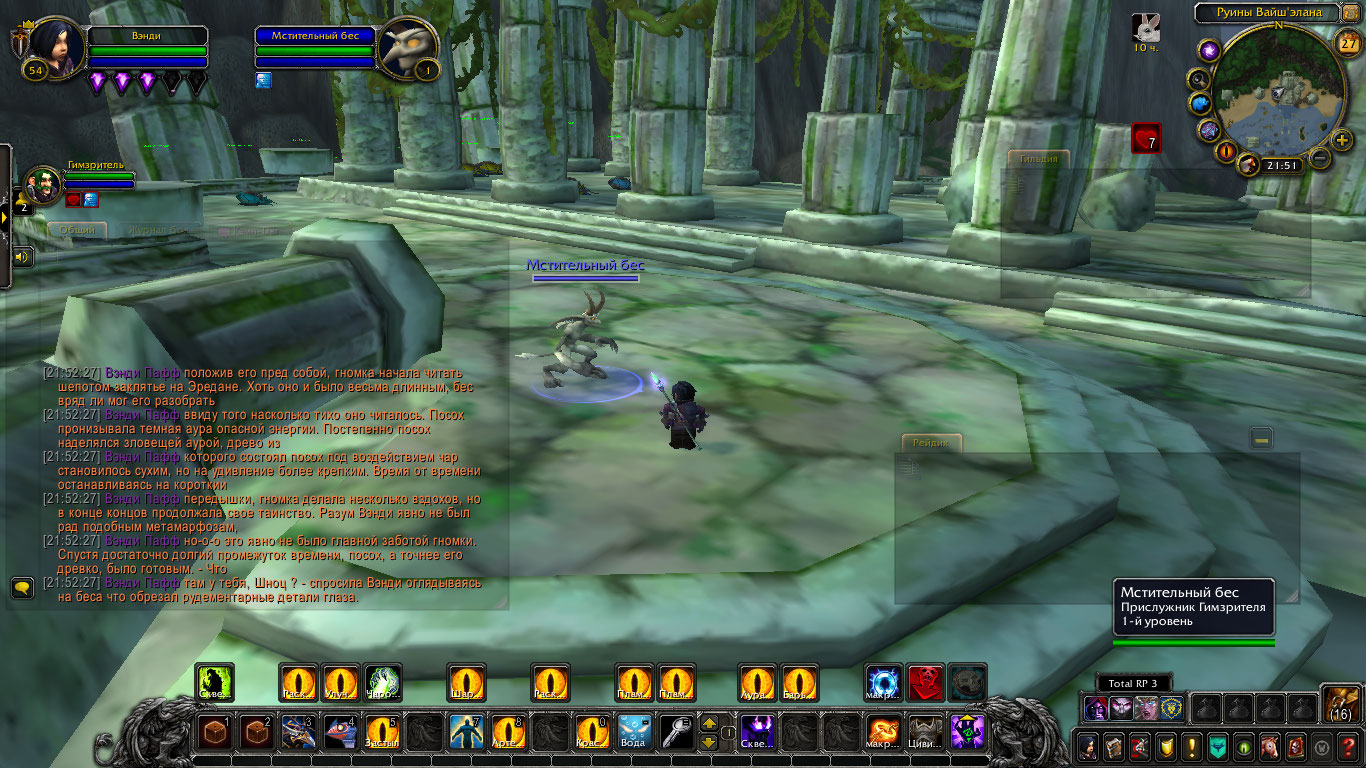Switch to the Общий chat tab
The height and width of the screenshot is (768, 1366).
tap(77, 230)
